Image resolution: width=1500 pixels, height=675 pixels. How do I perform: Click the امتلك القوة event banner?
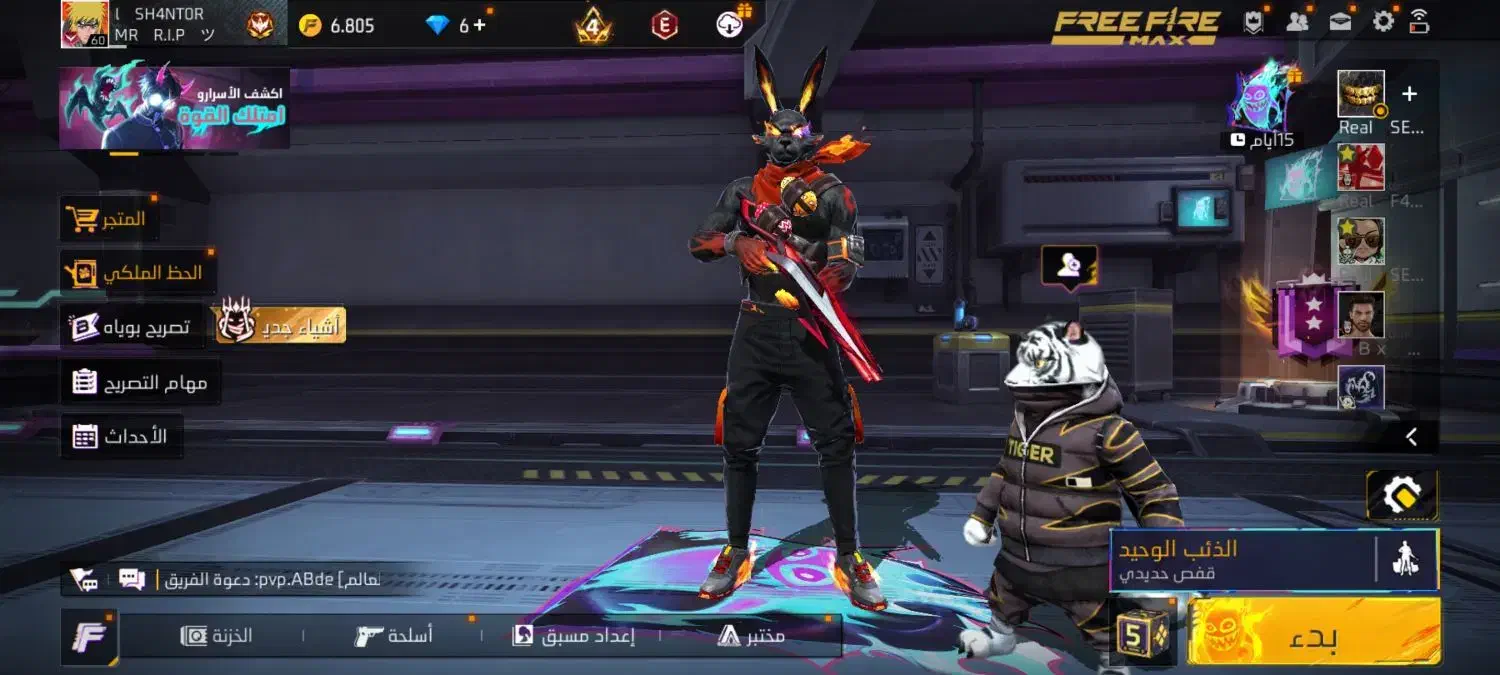tap(174, 108)
